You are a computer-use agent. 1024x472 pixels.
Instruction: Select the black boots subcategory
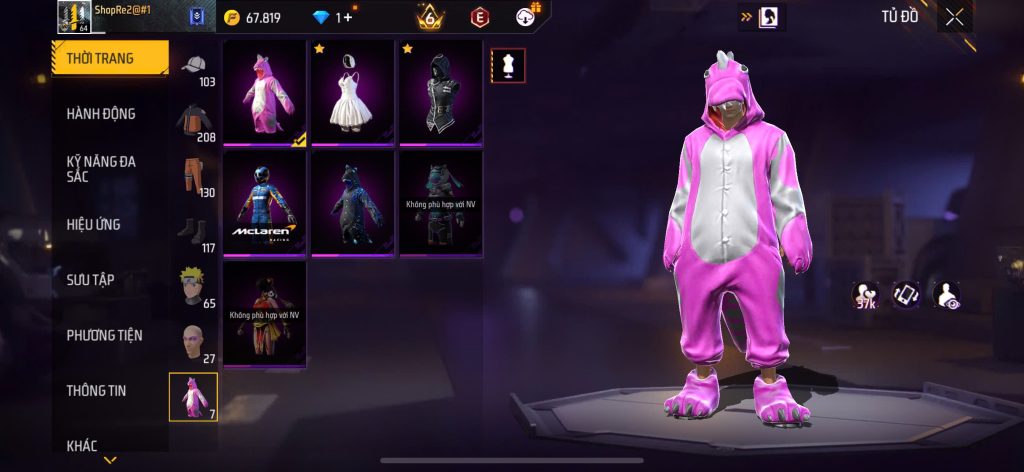click(194, 232)
